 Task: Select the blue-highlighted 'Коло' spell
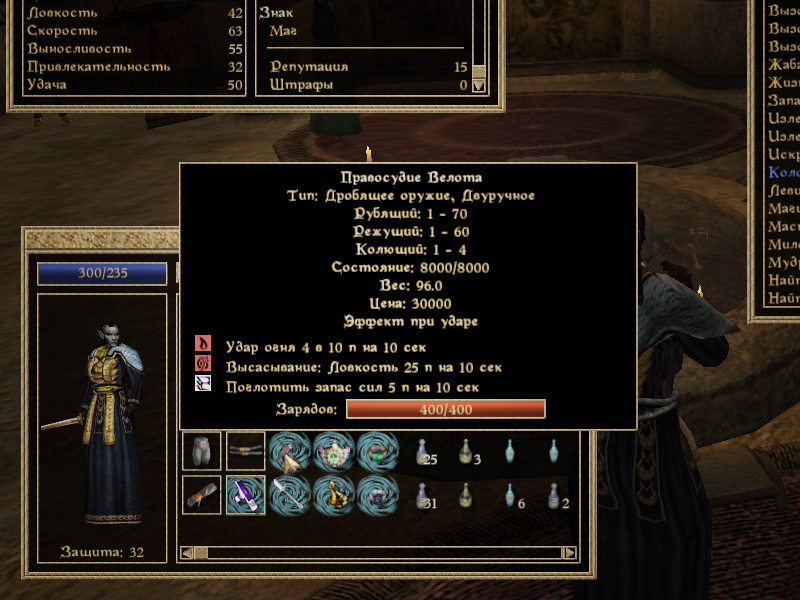782,172
